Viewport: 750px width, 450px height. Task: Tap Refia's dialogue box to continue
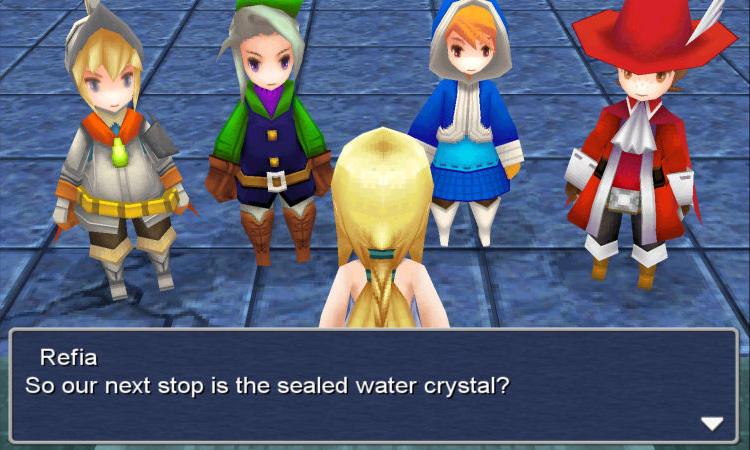pyautogui.click(x=374, y=385)
